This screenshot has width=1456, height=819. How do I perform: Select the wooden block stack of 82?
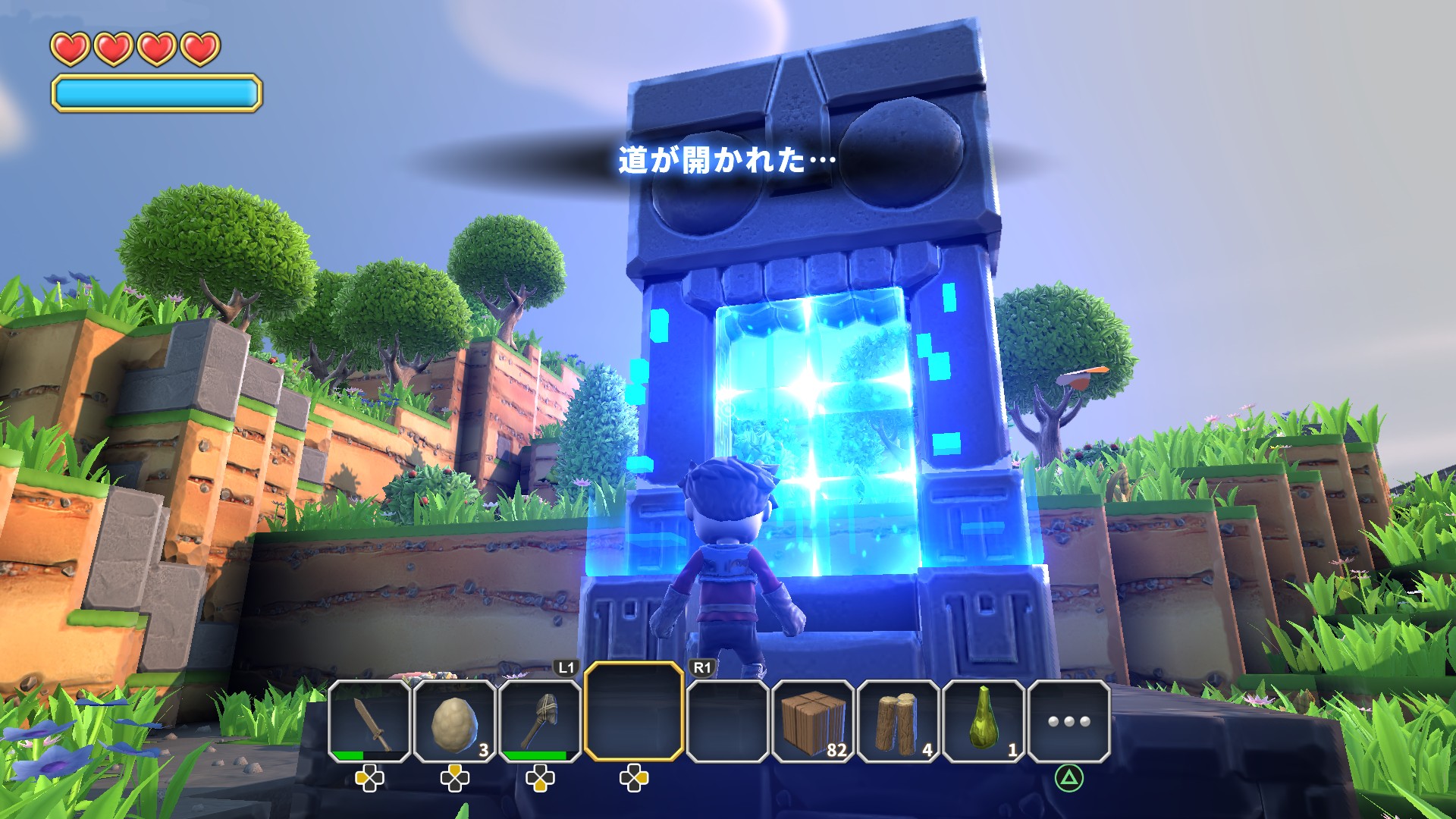(x=813, y=720)
